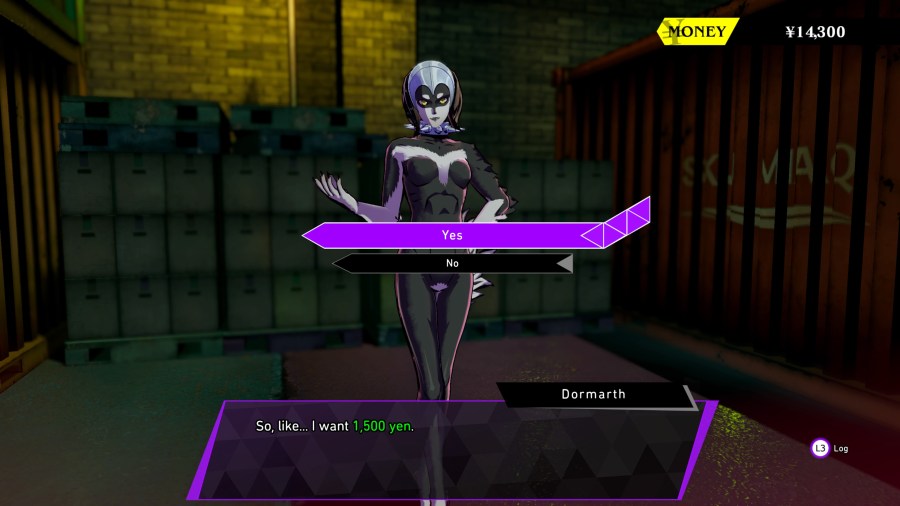Select No to refuse Dormarth's demand
Screen dimensions: 900x506
point(452,263)
